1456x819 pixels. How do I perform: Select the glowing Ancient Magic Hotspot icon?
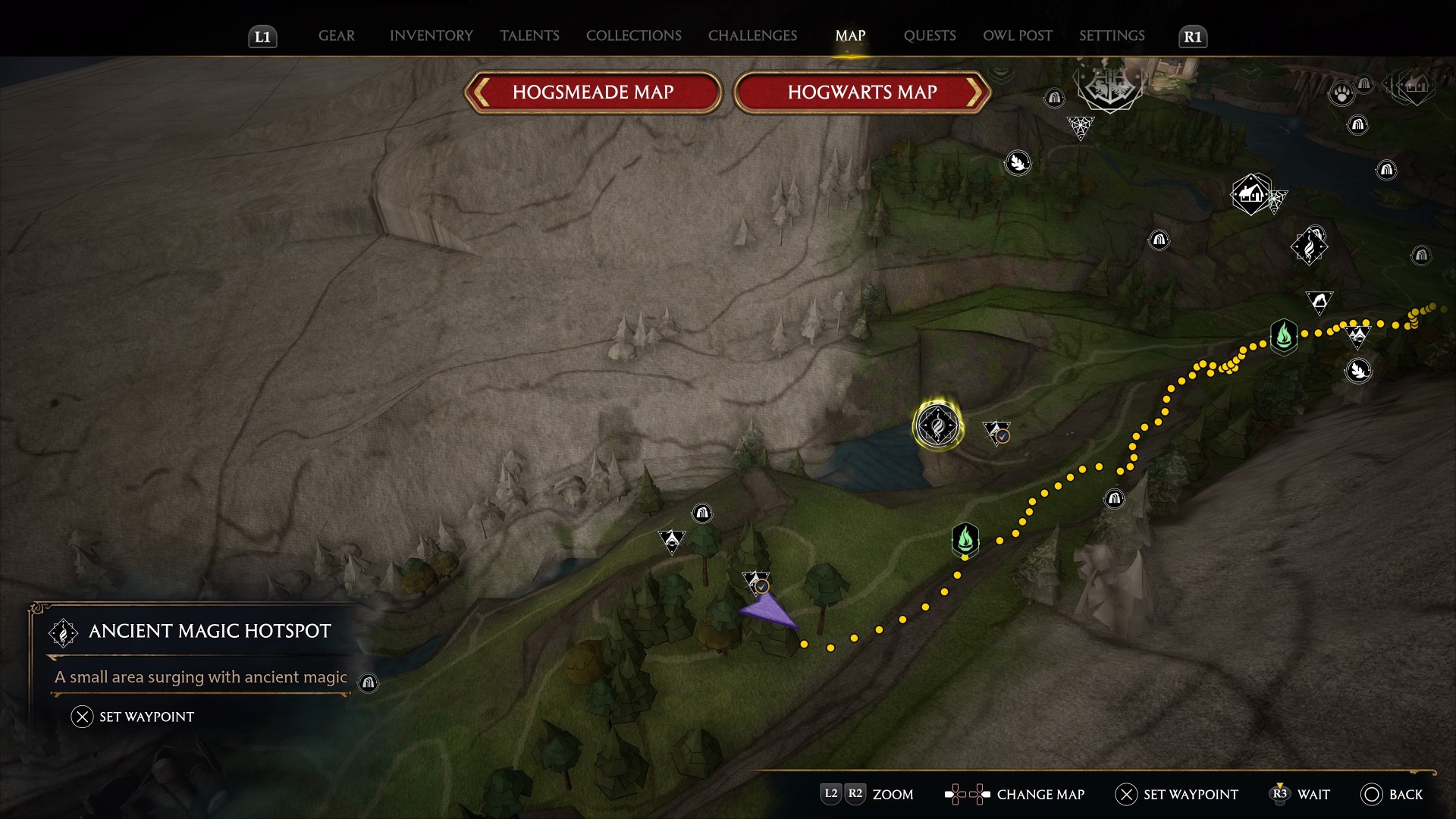click(x=937, y=426)
